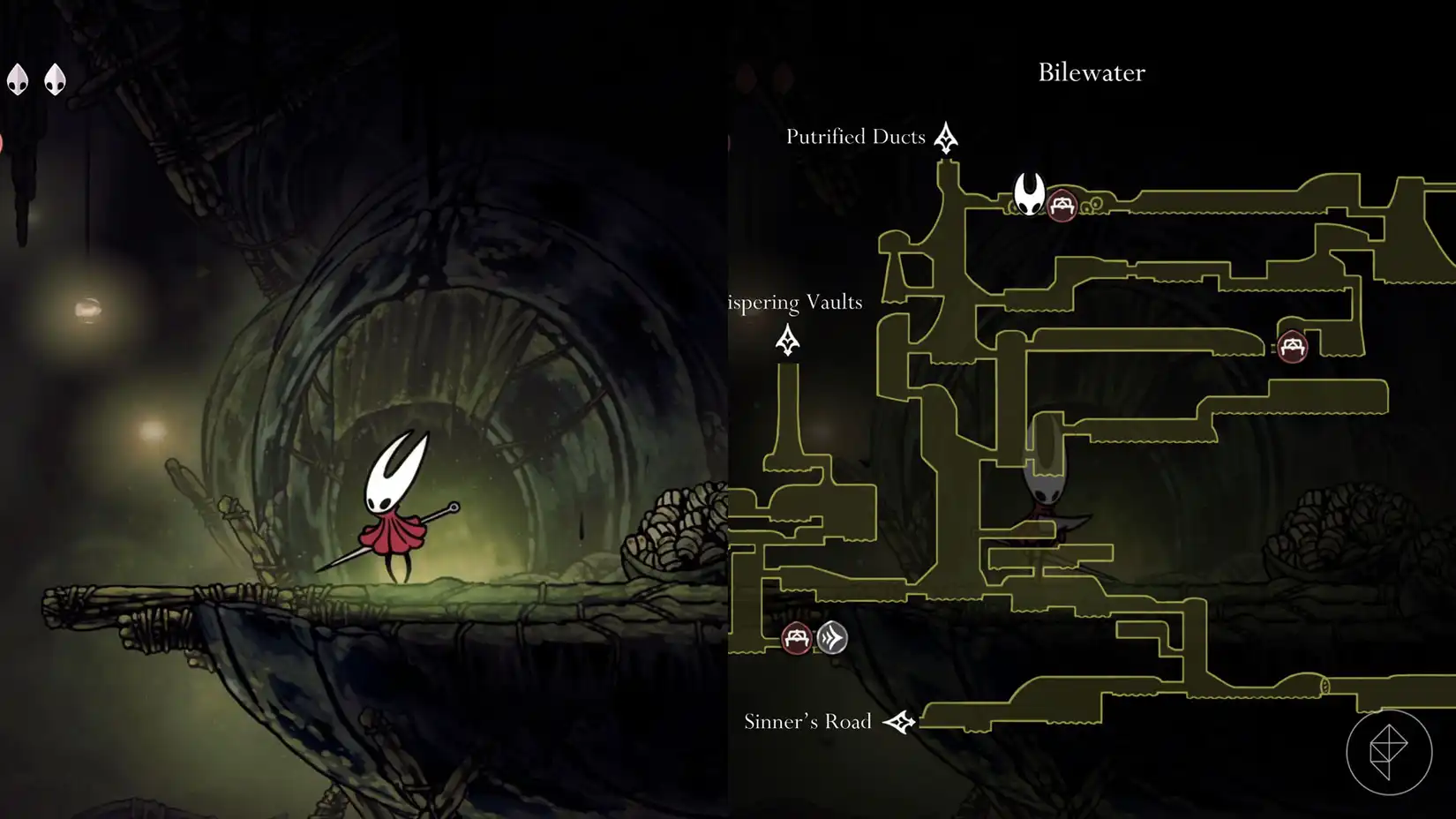Click the Whispering Vaults directional arrow icon
The width and height of the screenshot is (1456, 819).
[785, 340]
